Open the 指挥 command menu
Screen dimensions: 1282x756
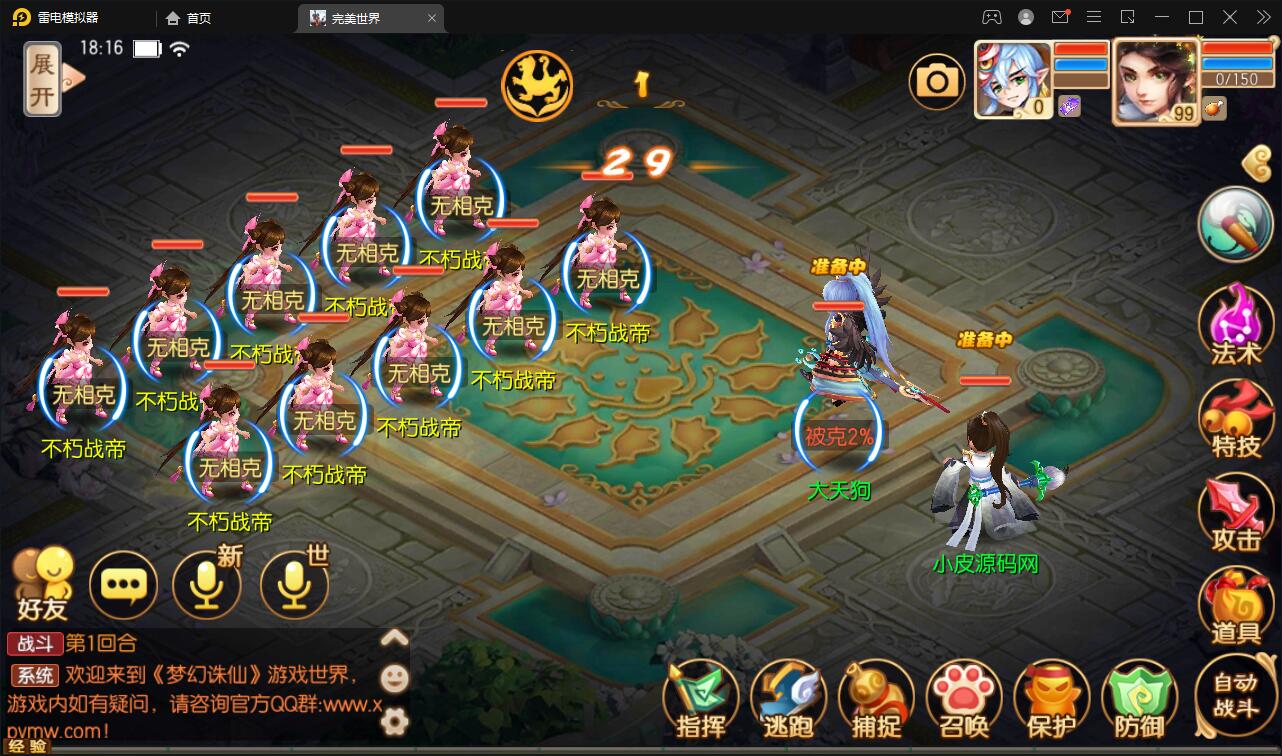700,698
